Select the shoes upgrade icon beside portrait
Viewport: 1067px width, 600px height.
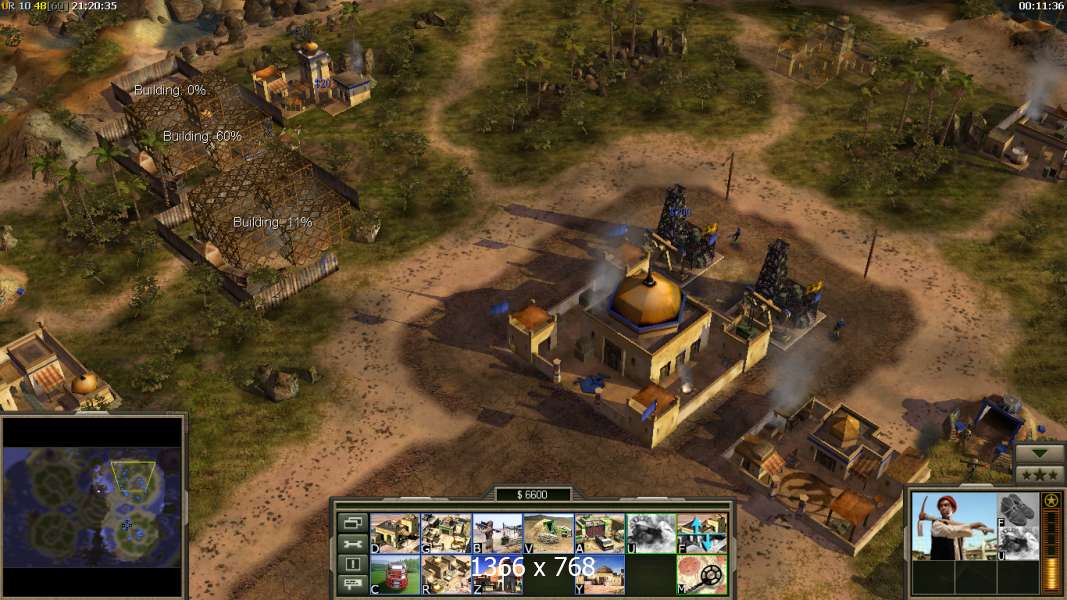pyautogui.click(x=1016, y=509)
